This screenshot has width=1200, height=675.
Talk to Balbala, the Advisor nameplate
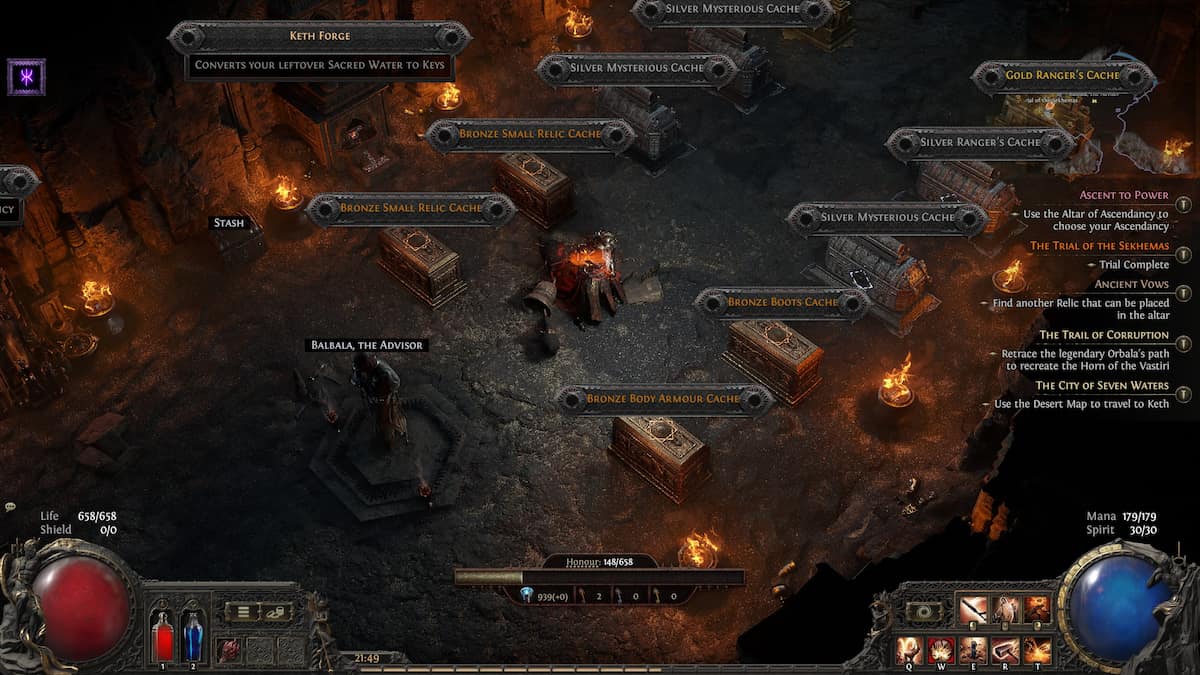click(365, 345)
